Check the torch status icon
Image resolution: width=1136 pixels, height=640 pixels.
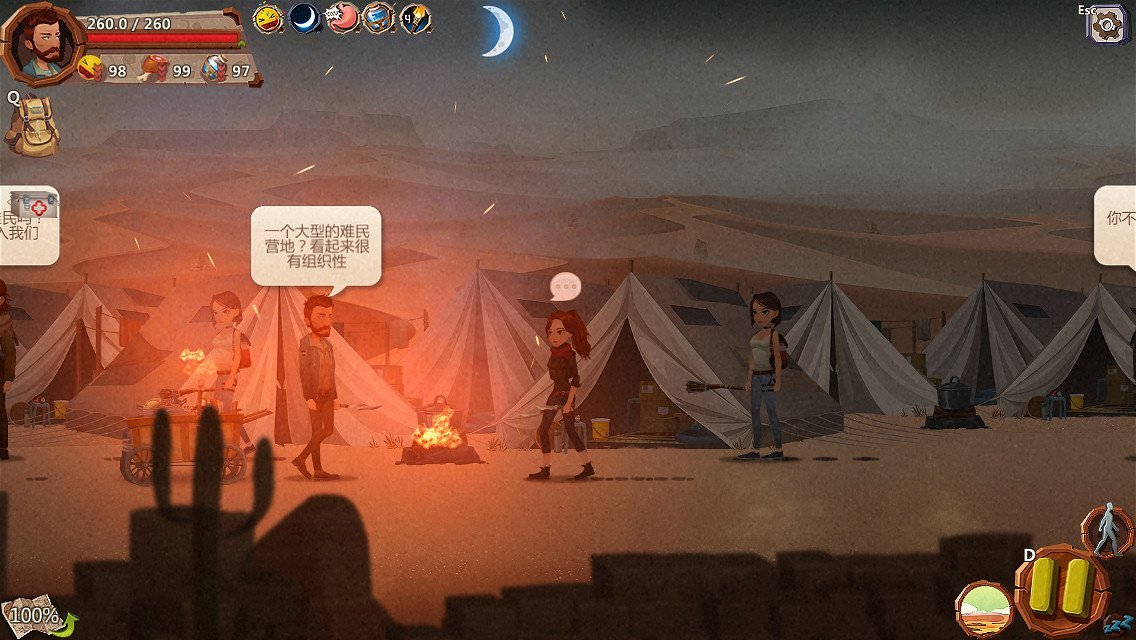pyautogui.click(x=416, y=18)
